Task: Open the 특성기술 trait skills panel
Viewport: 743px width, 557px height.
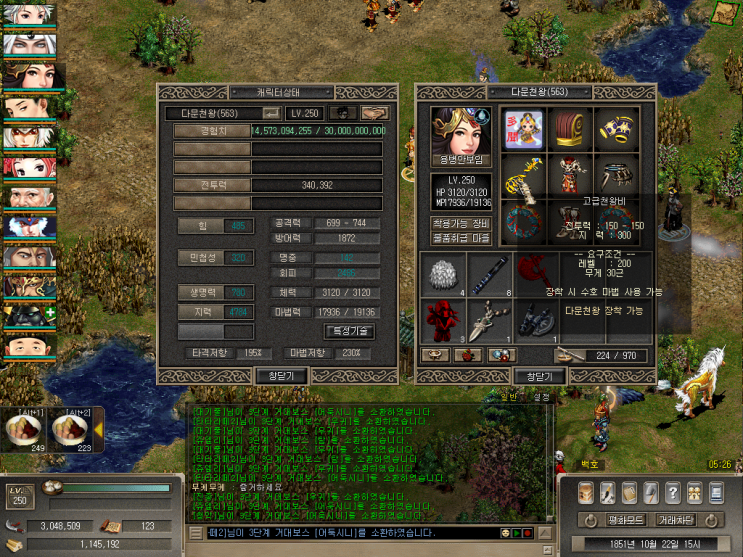Action: (354, 331)
